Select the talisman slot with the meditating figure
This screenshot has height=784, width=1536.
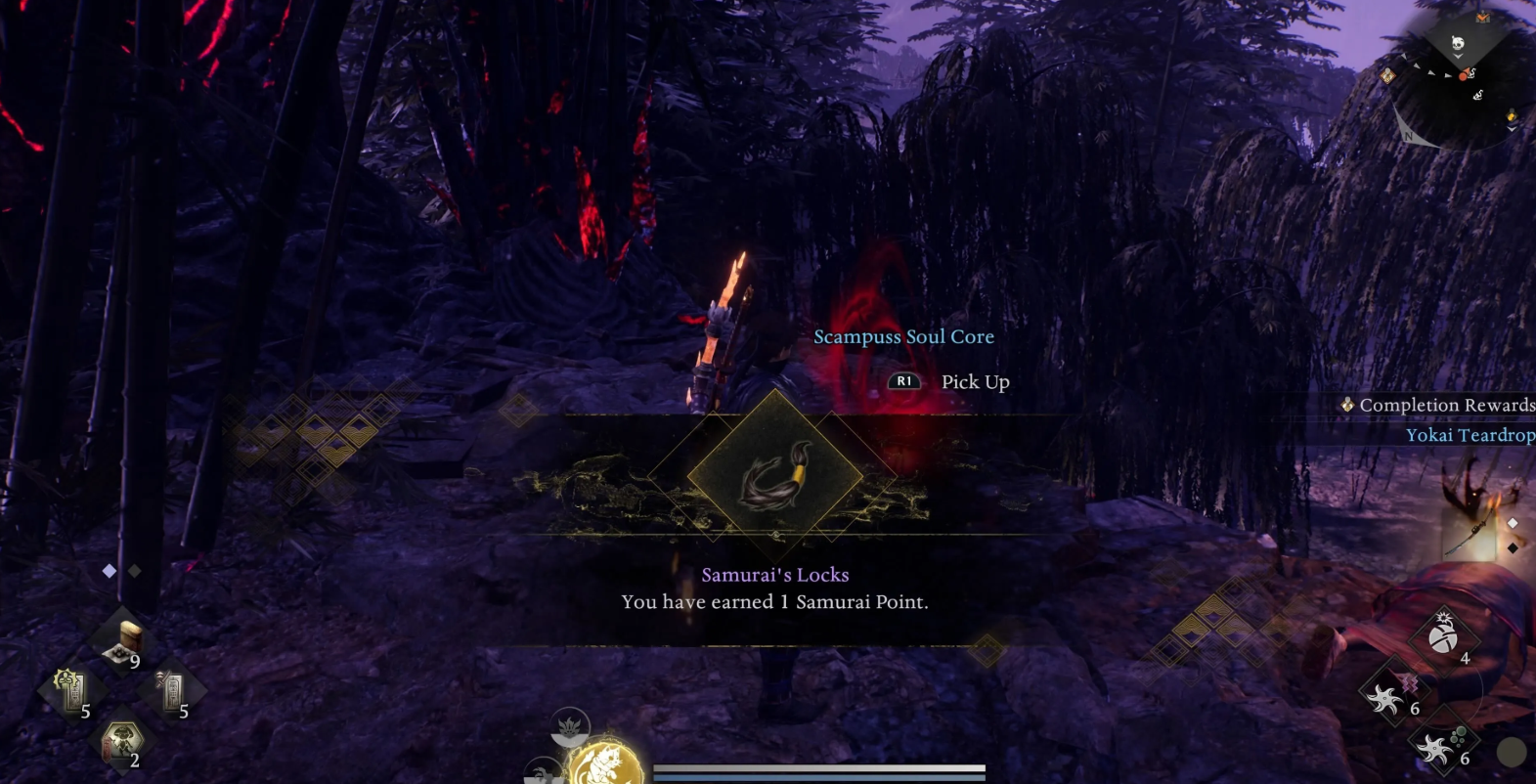70,688
